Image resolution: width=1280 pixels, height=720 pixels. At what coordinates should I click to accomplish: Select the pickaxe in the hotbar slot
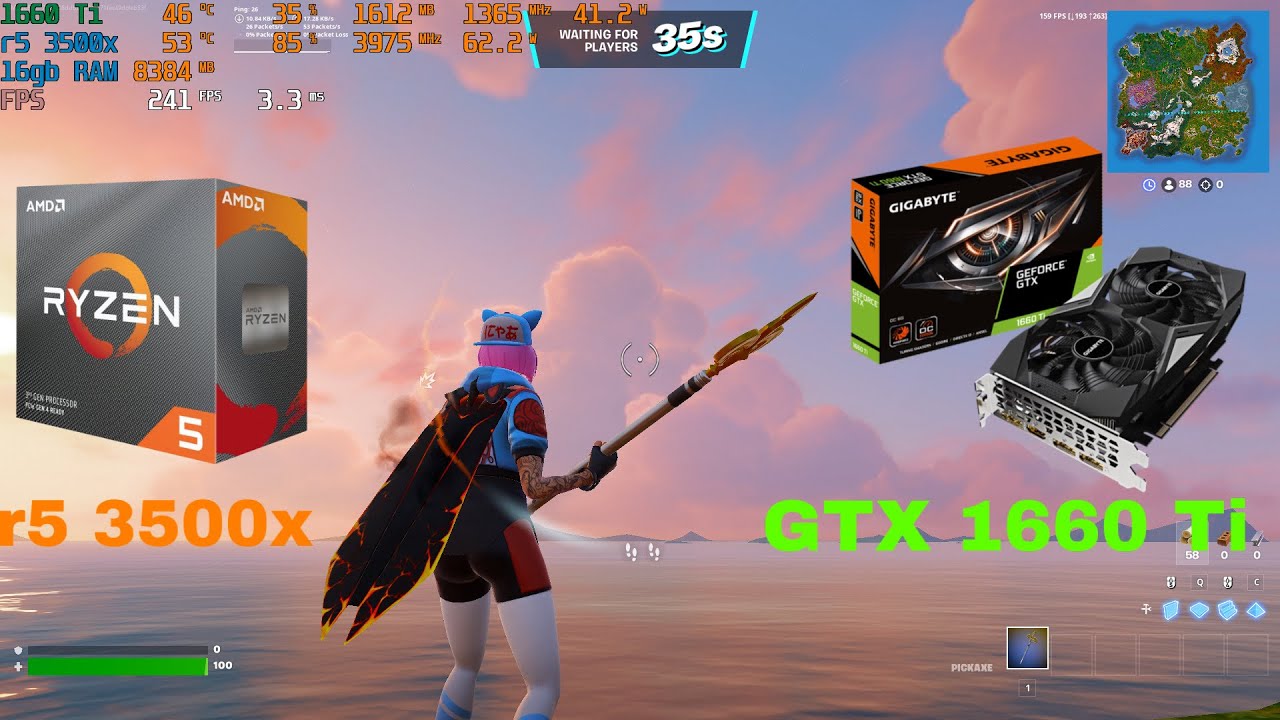[1027, 648]
